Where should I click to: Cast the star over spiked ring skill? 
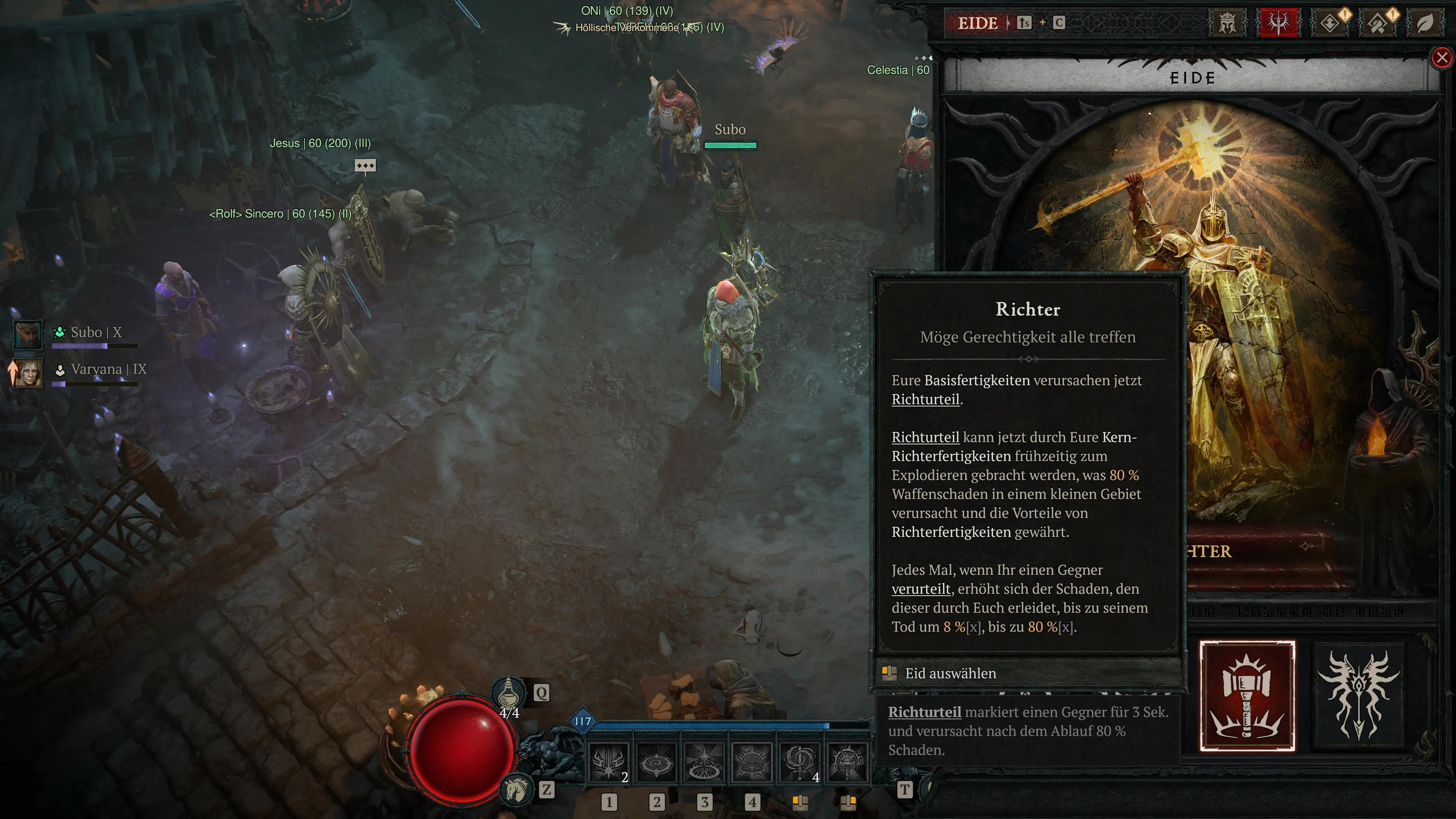(704, 763)
